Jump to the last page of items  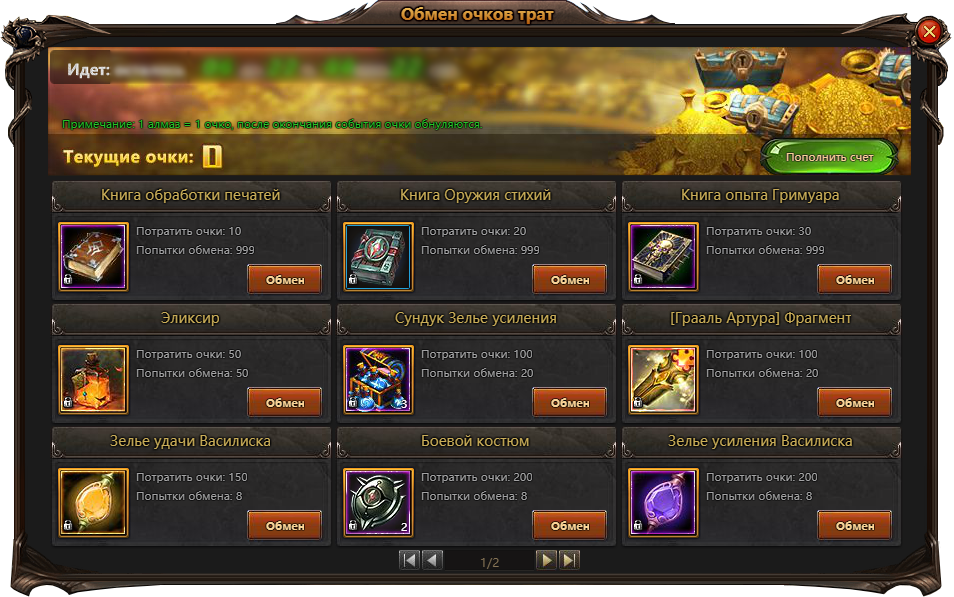(x=569, y=560)
